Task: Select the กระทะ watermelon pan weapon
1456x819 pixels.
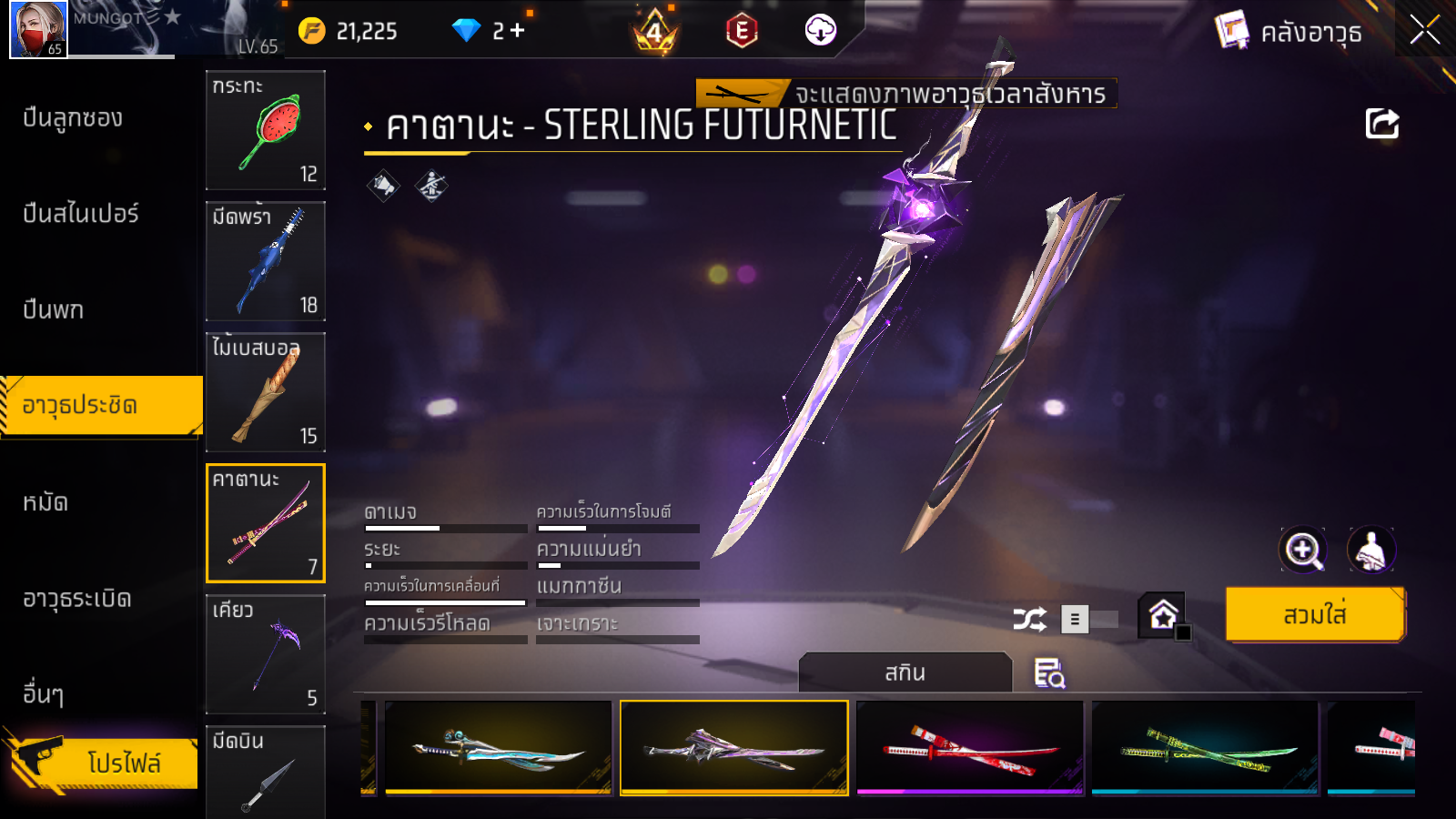Action: click(x=265, y=130)
